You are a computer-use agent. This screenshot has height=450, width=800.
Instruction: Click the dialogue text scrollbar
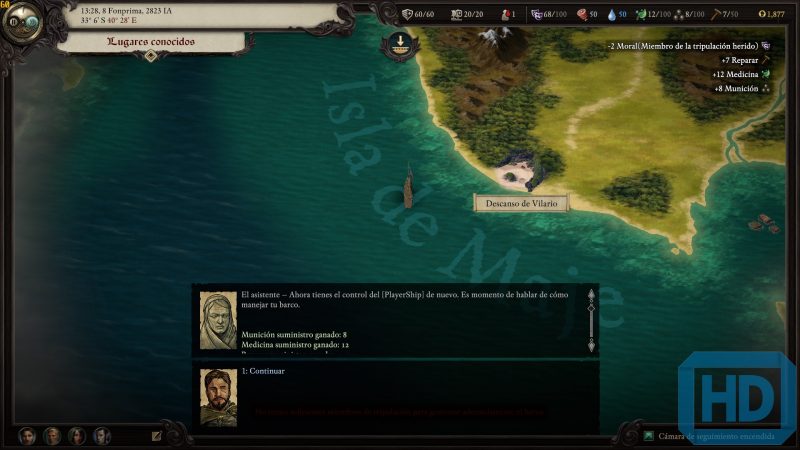tap(591, 320)
